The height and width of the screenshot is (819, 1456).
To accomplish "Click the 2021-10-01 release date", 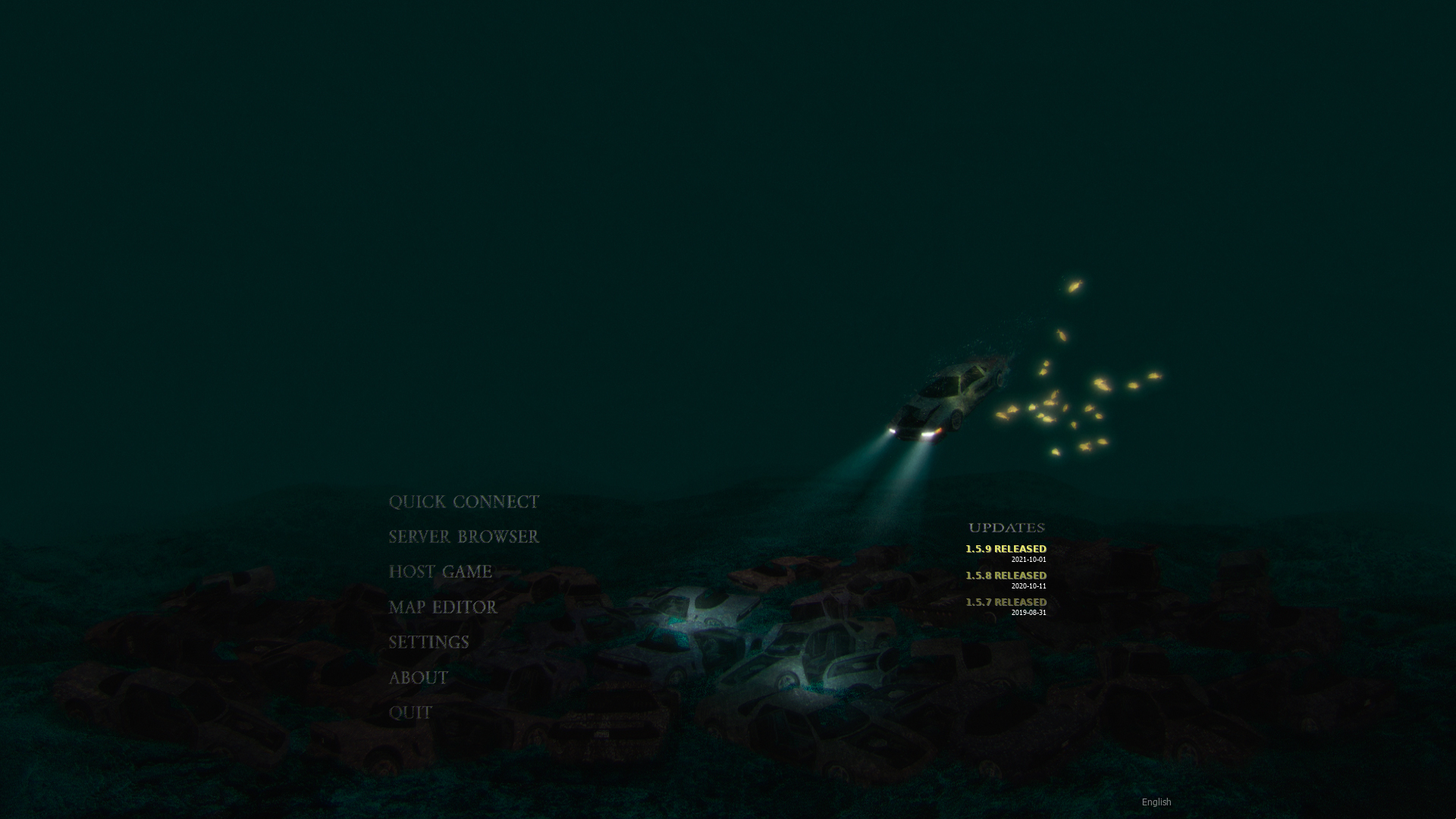I will pos(1028,560).
